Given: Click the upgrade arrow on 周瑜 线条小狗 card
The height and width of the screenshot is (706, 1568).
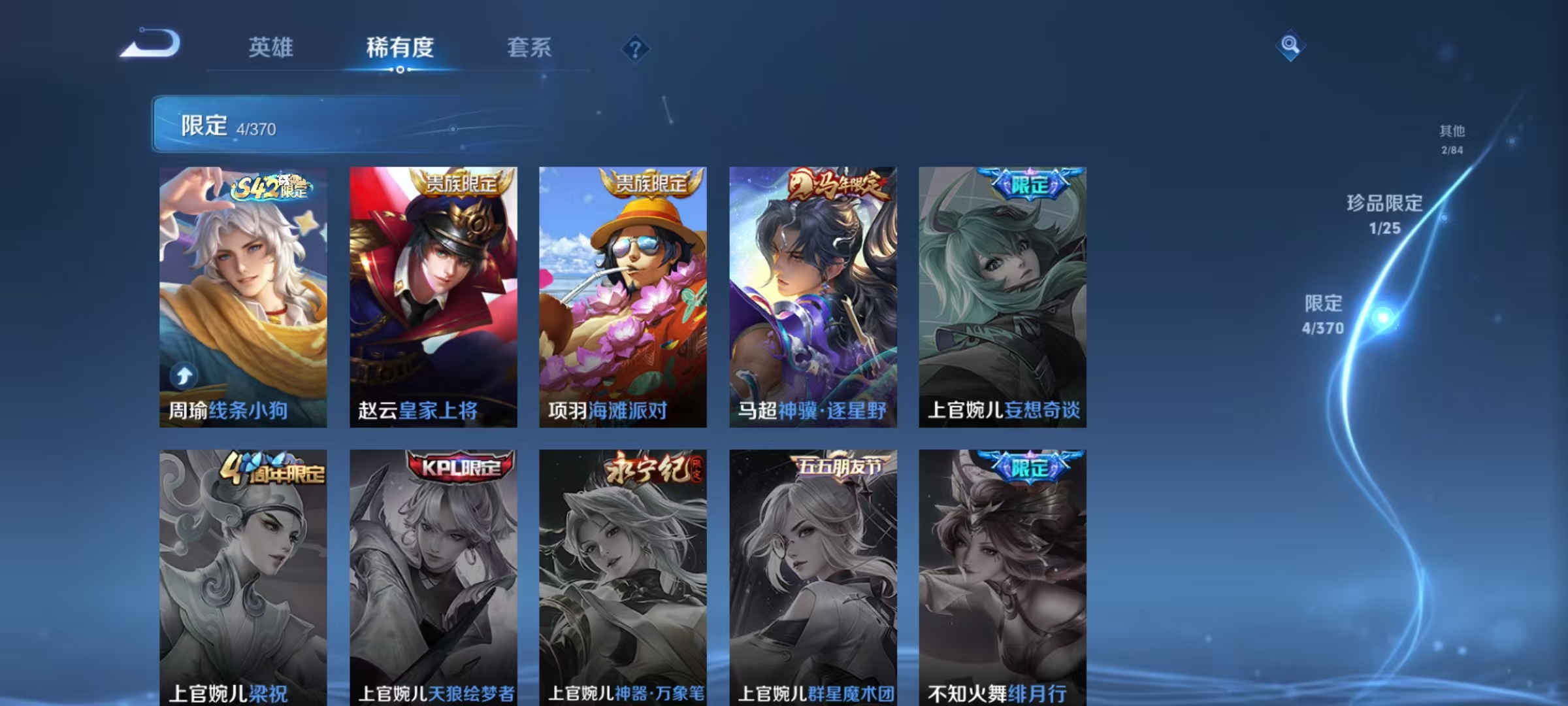Looking at the screenshot, I should (x=184, y=373).
